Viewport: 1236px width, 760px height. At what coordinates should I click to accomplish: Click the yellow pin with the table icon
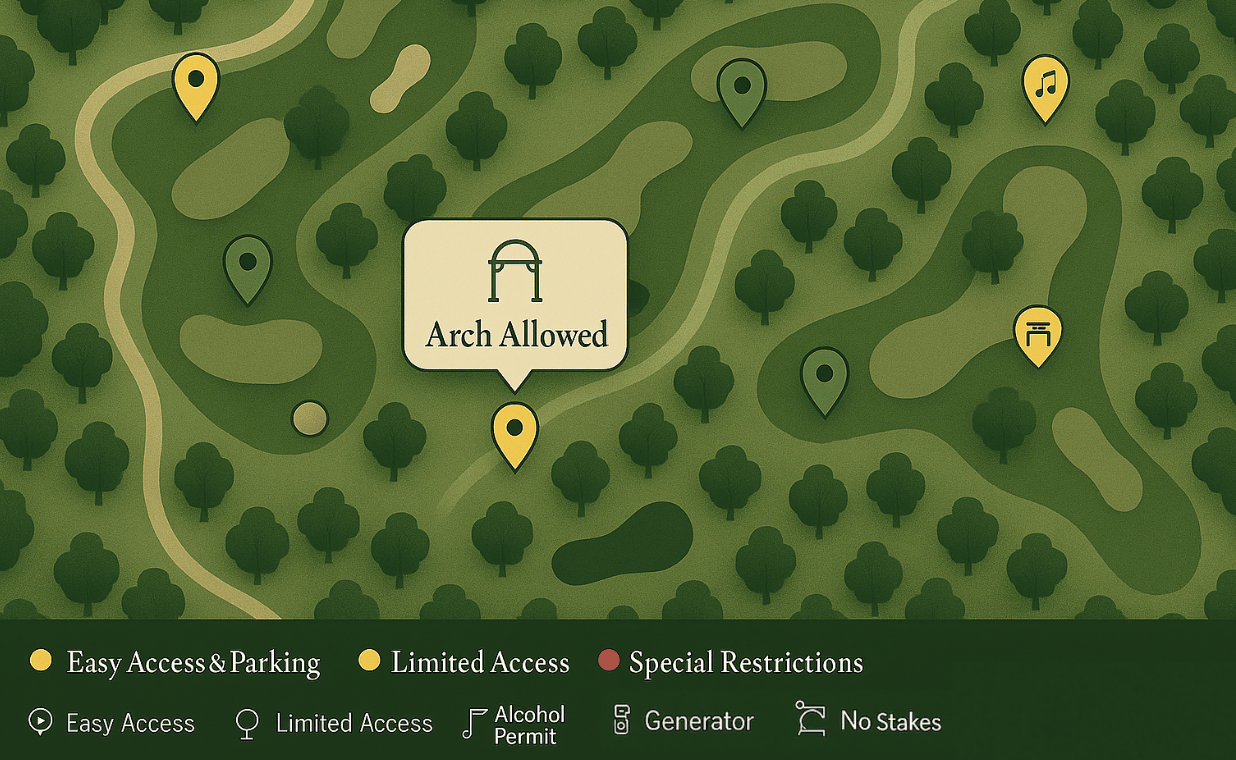[1037, 333]
